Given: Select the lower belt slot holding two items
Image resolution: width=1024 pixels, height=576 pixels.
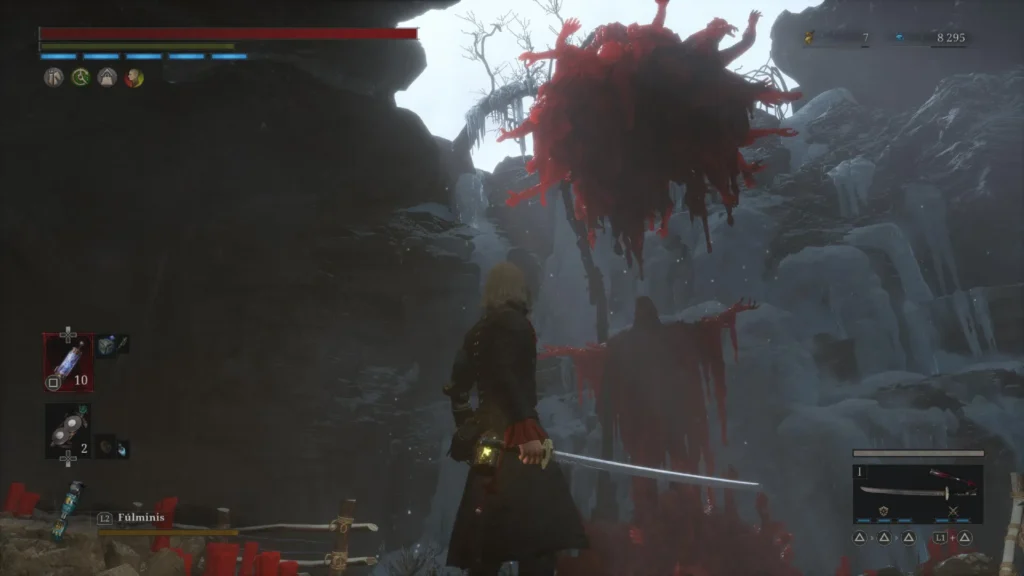Looking at the screenshot, I should (68, 431).
